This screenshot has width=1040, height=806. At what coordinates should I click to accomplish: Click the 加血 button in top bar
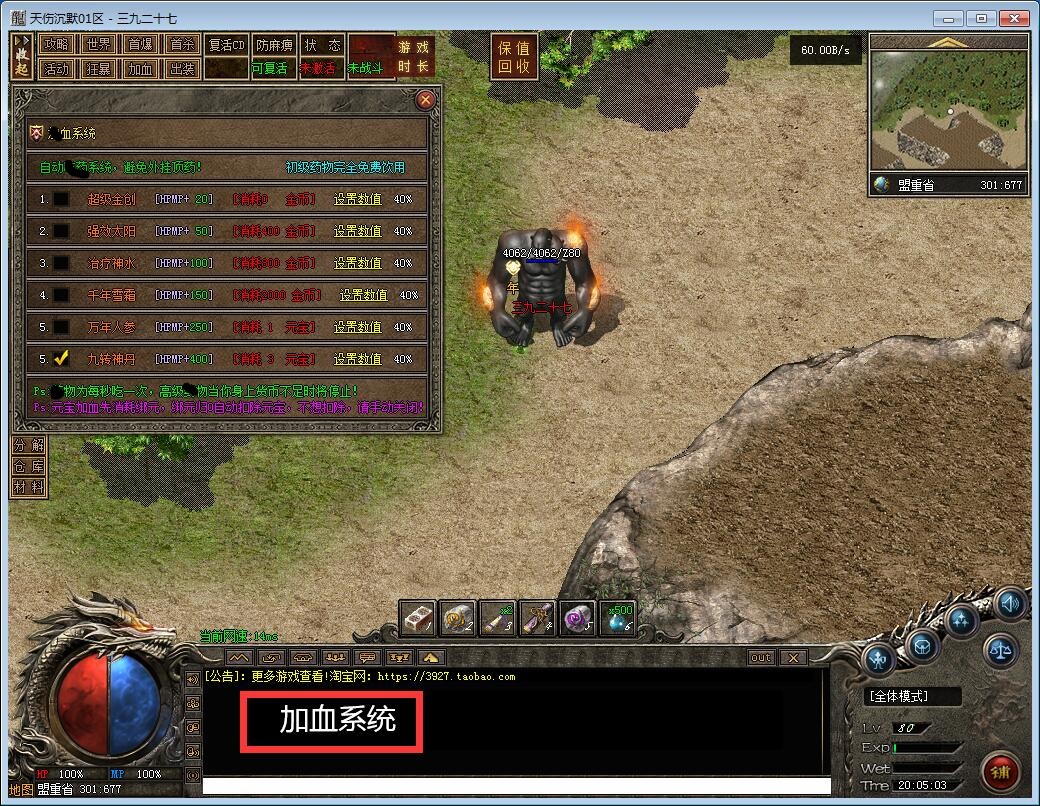point(140,69)
